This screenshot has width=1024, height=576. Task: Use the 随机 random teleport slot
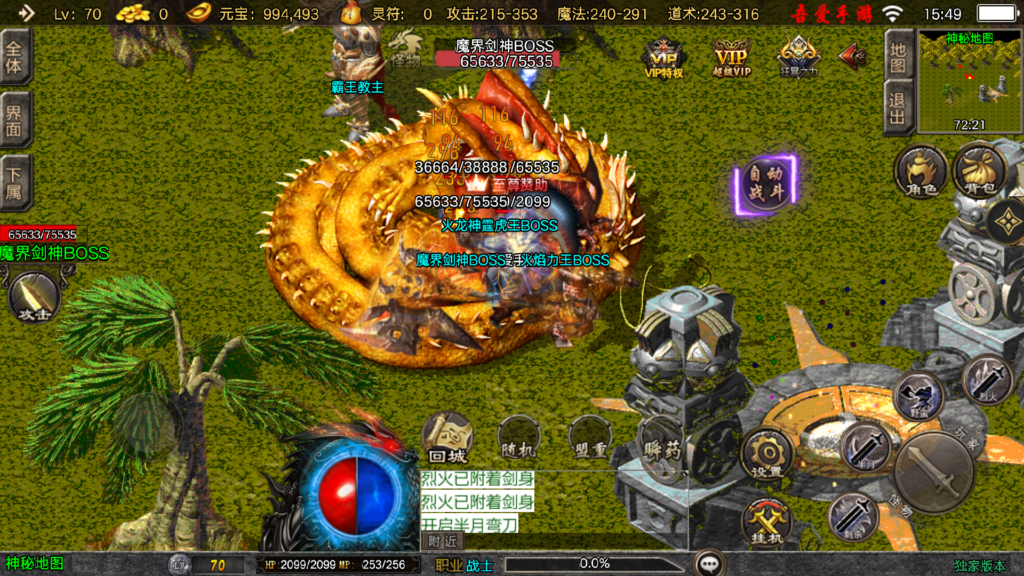(520, 438)
